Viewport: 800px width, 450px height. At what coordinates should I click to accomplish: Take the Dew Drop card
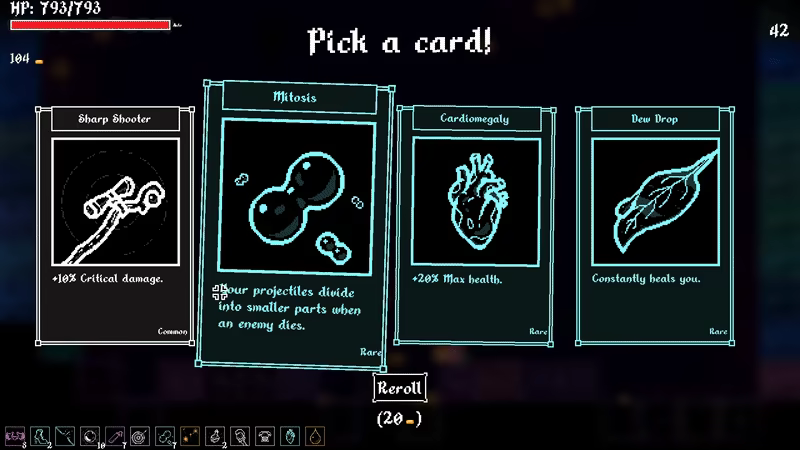coord(654,225)
